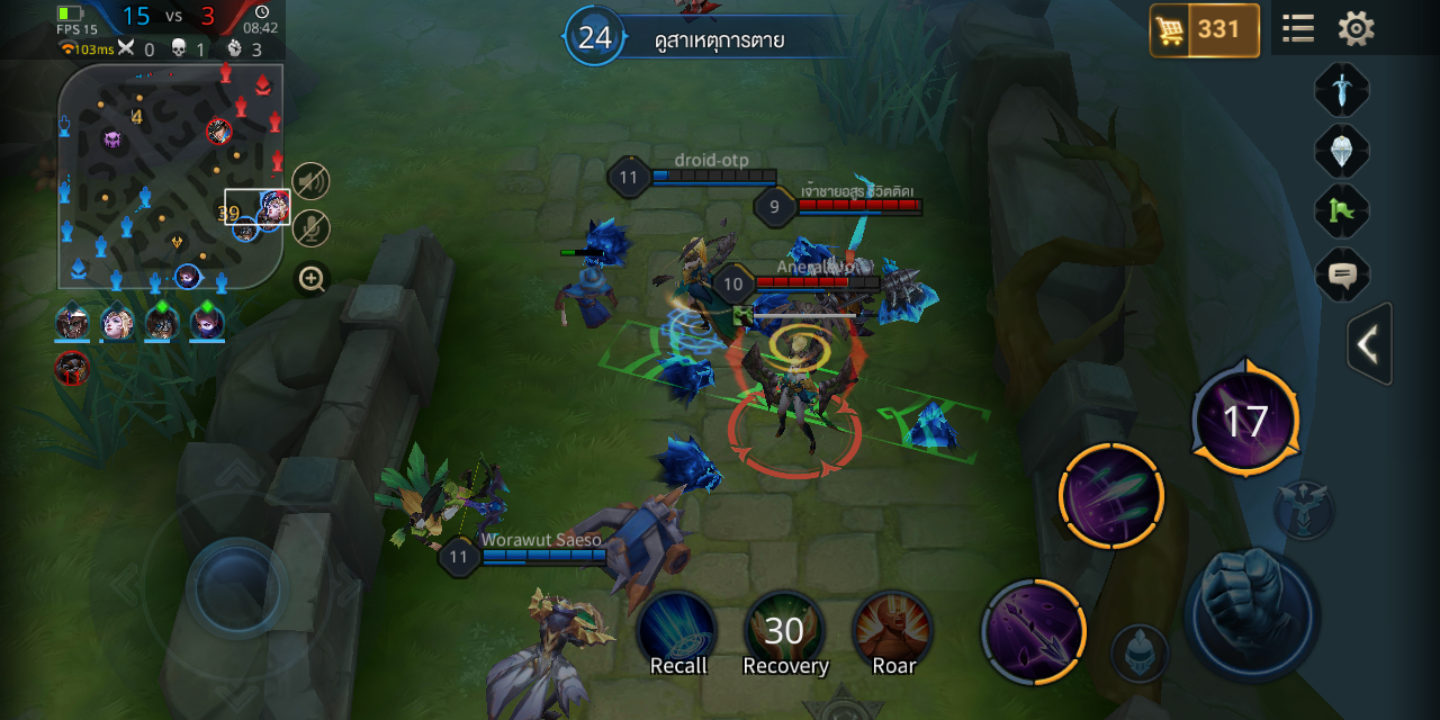Tap the fist basic attack button
1440x720 pixels.
pyautogui.click(x=1251, y=612)
